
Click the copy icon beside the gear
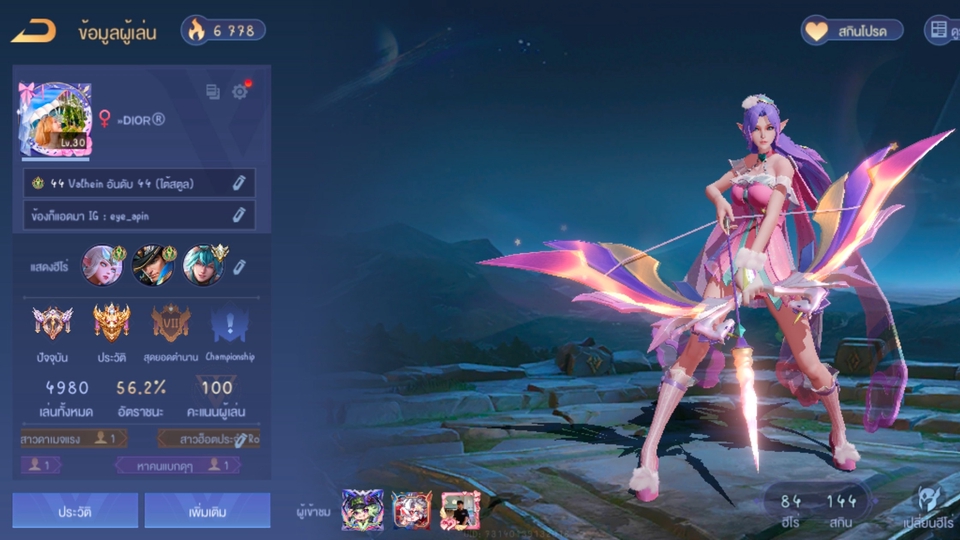click(213, 92)
